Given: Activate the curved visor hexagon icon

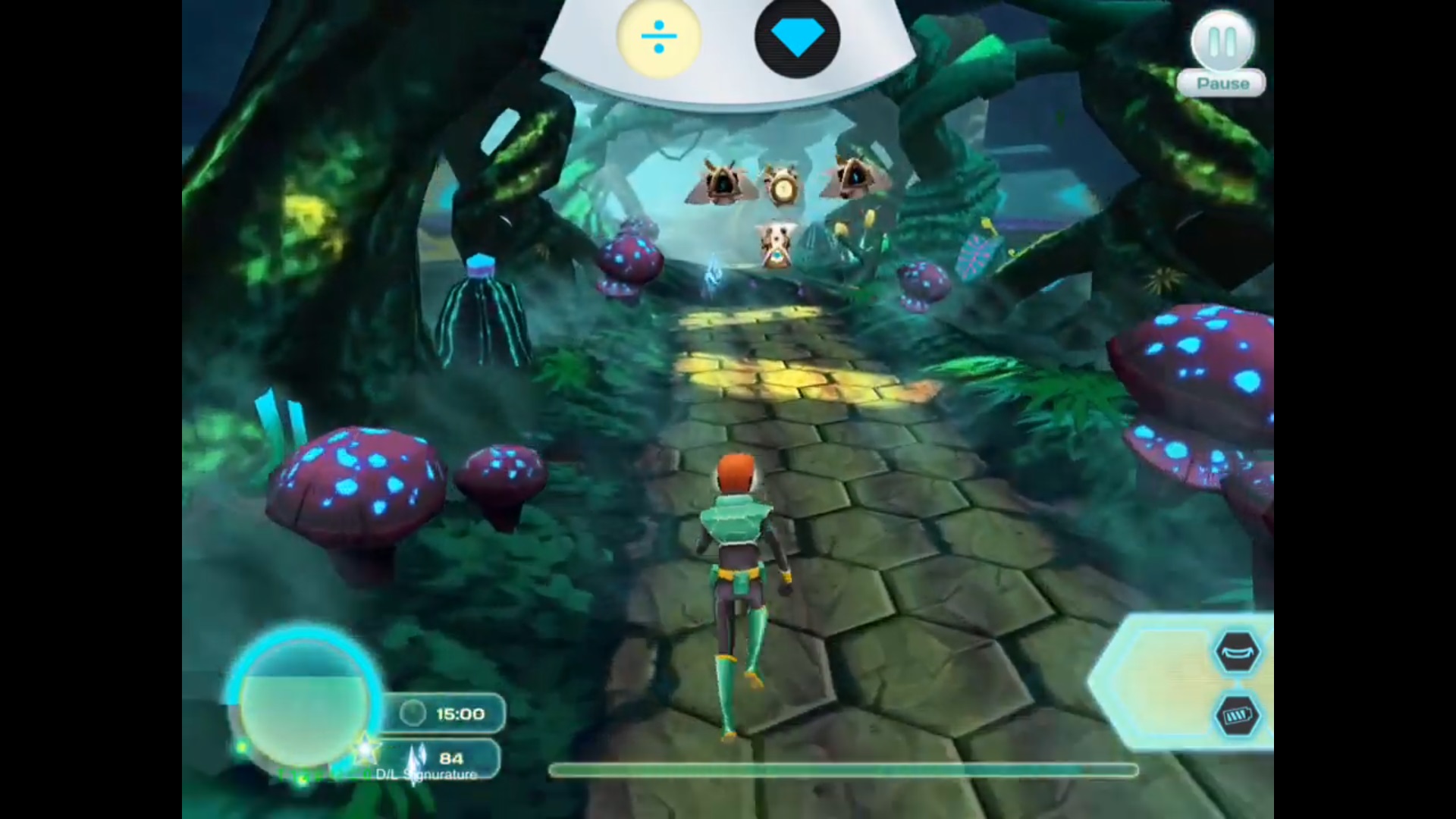Looking at the screenshot, I should (1238, 651).
